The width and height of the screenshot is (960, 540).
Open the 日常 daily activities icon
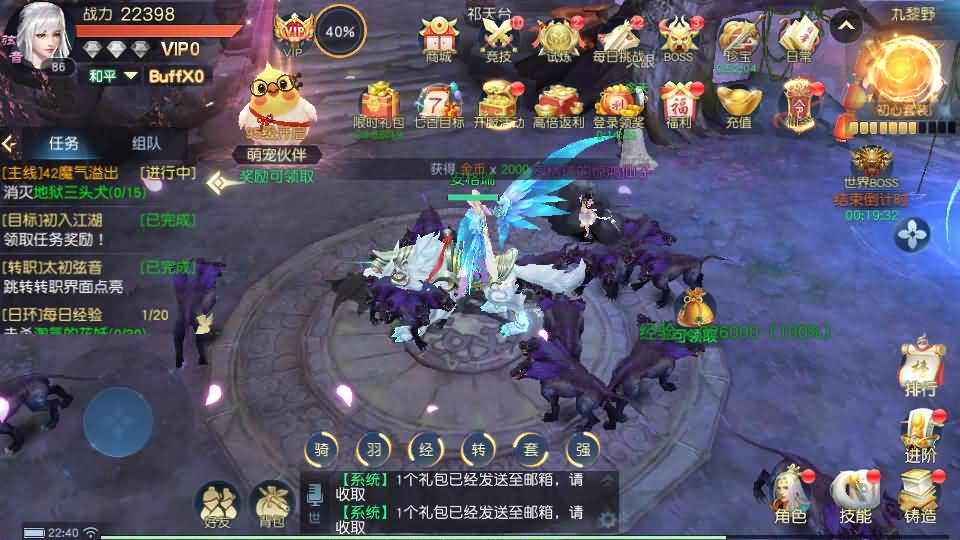point(798,40)
